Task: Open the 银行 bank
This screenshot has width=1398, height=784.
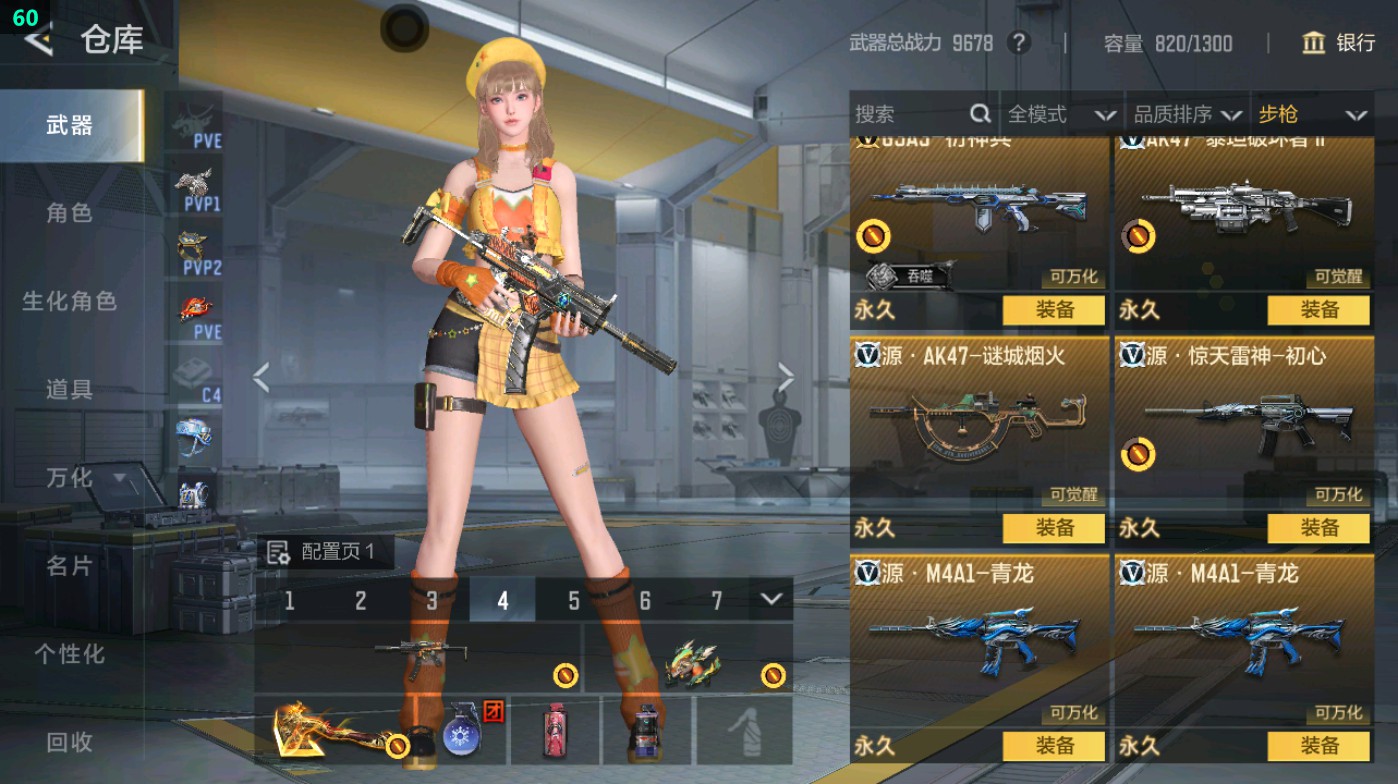Action: [1339, 43]
